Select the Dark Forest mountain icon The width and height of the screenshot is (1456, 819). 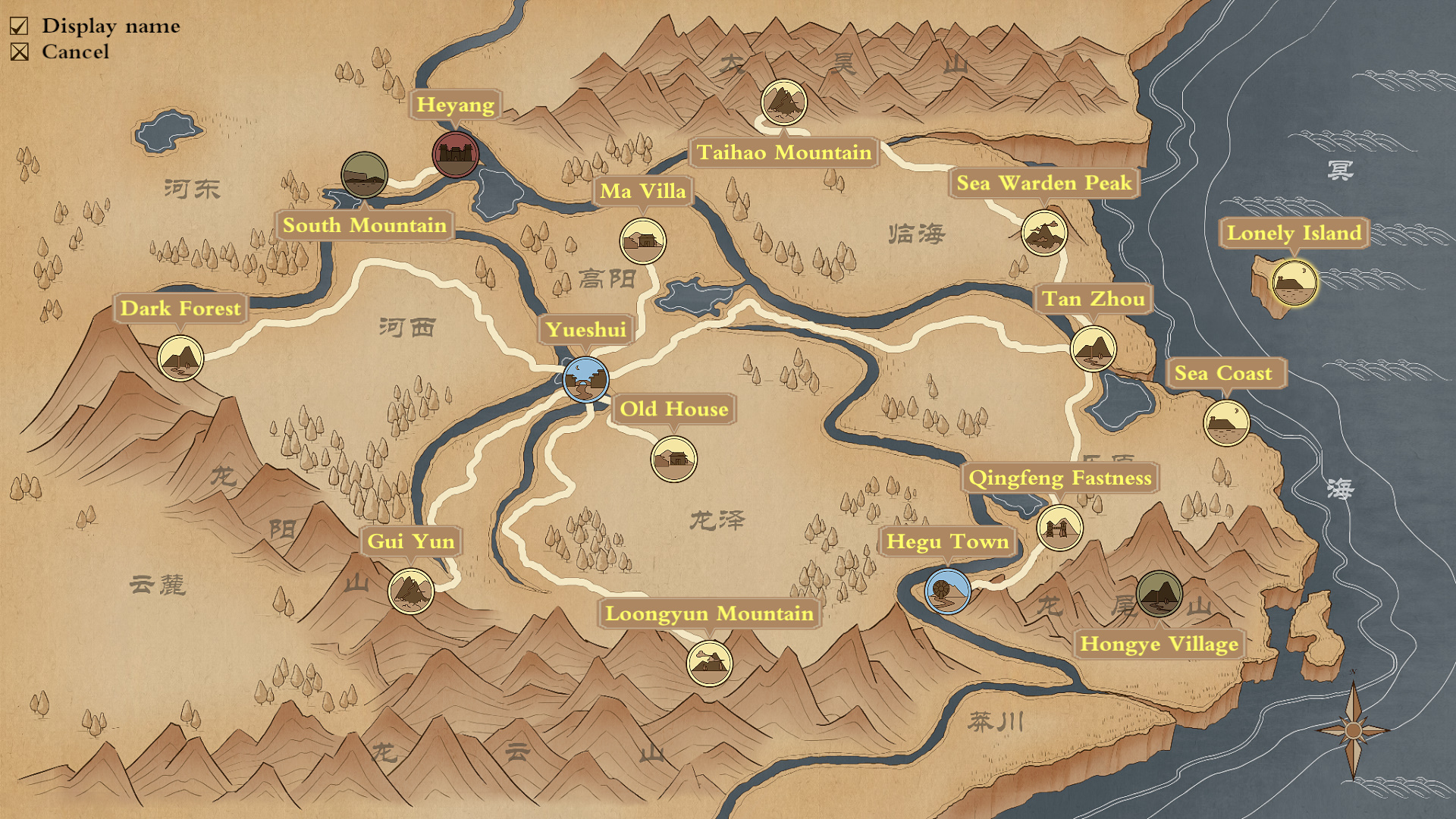180,359
